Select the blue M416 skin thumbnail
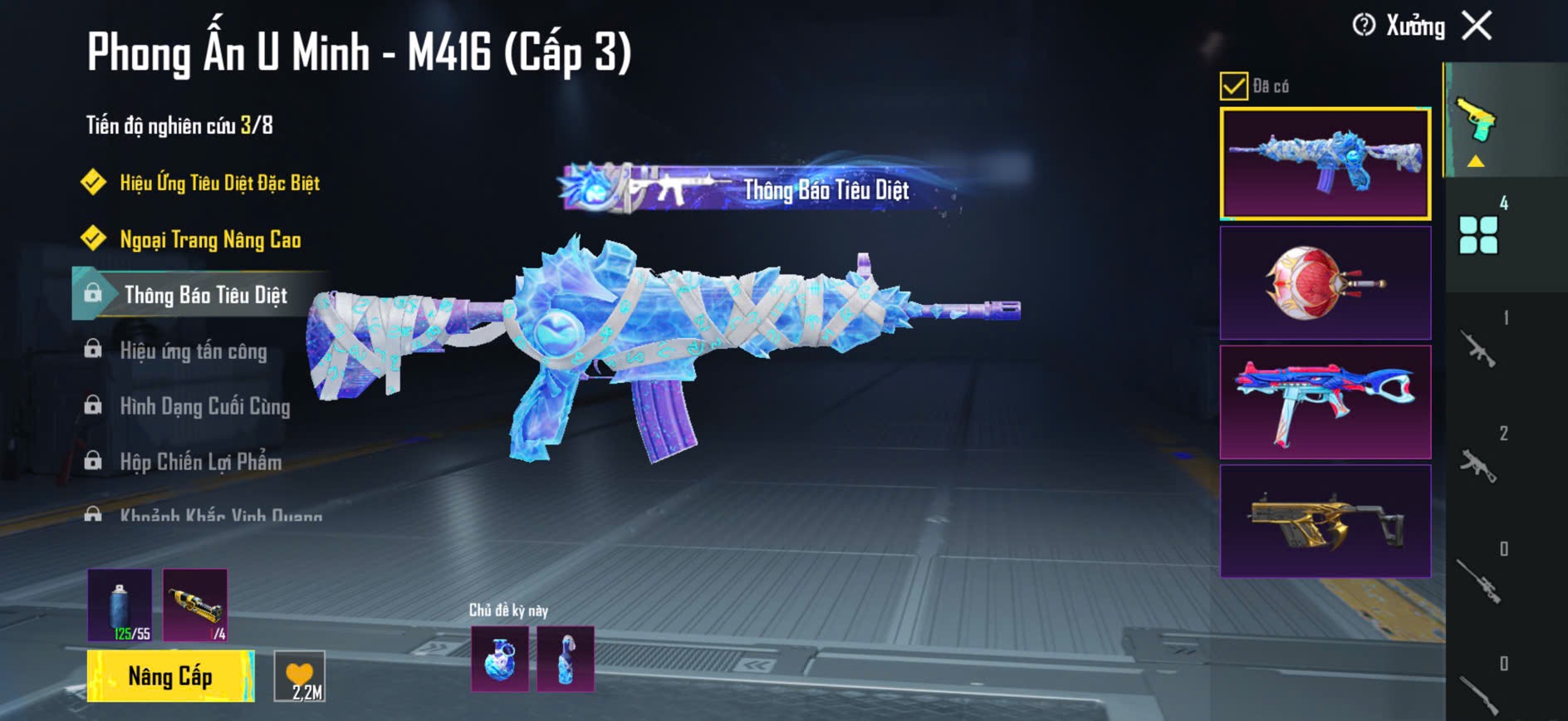The height and width of the screenshot is (721, 1568). pyautogui.click(x=1325, y=164)
